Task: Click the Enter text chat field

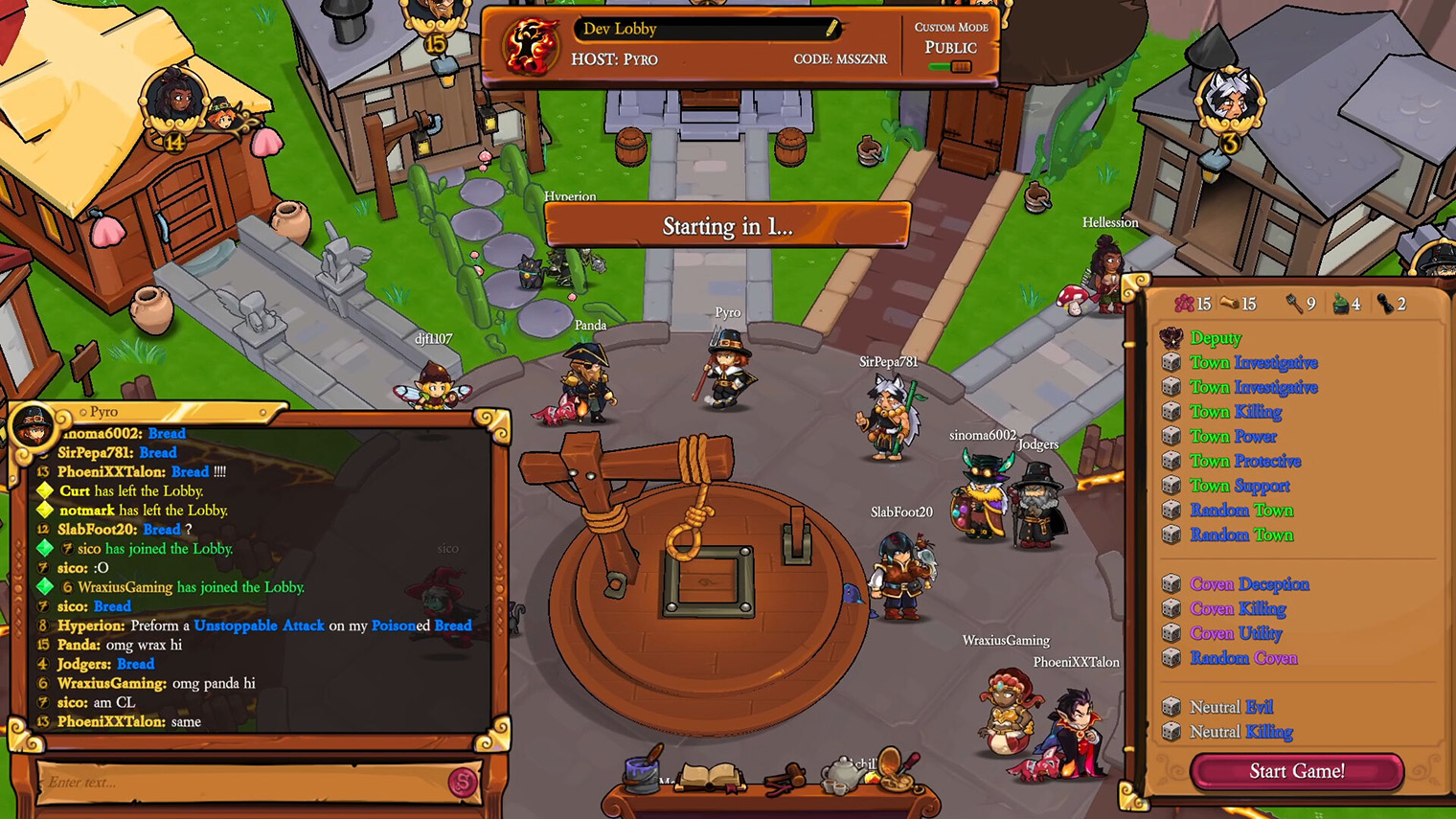Action: (239, 783)
